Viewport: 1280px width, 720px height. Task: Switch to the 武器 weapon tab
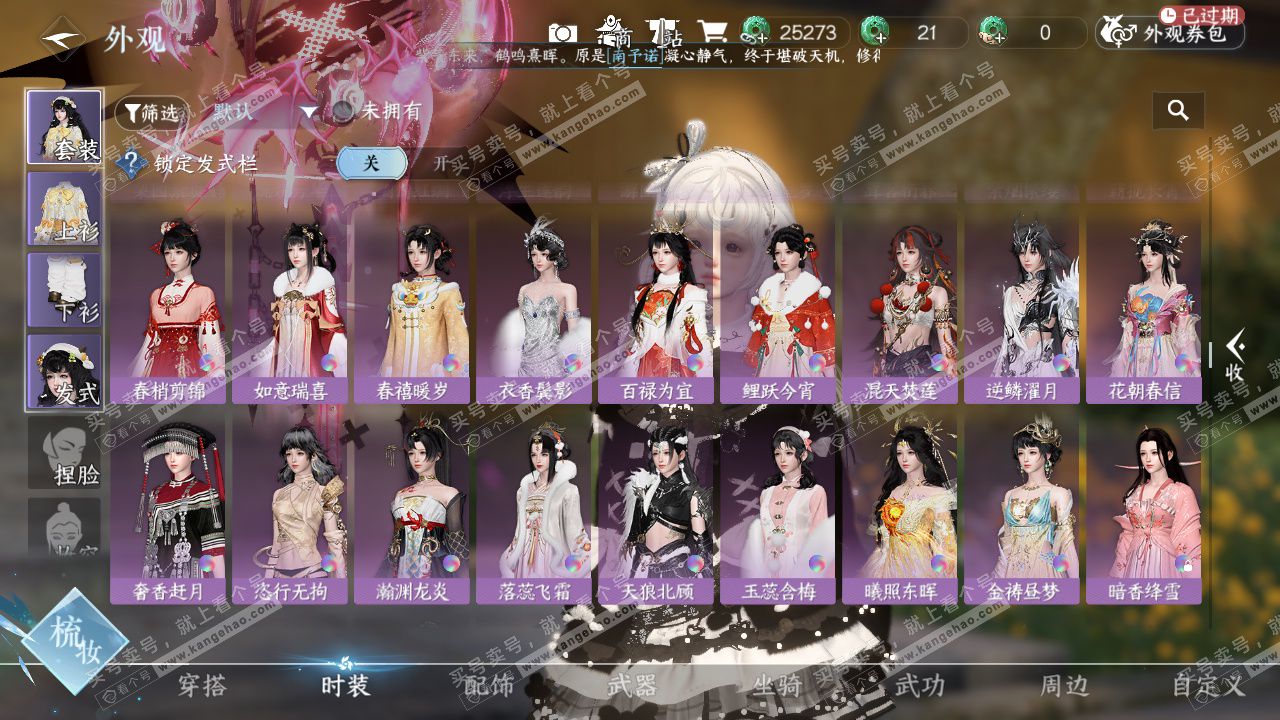point(632,686)
